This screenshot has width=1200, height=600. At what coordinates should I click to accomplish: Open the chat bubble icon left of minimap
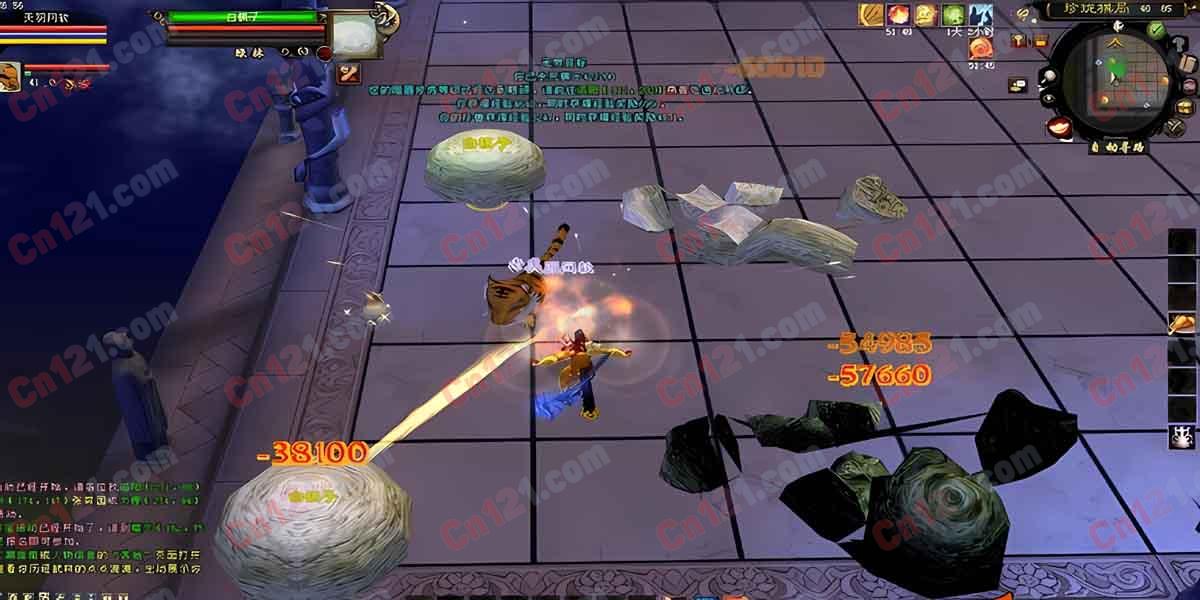coord(1018,86)
